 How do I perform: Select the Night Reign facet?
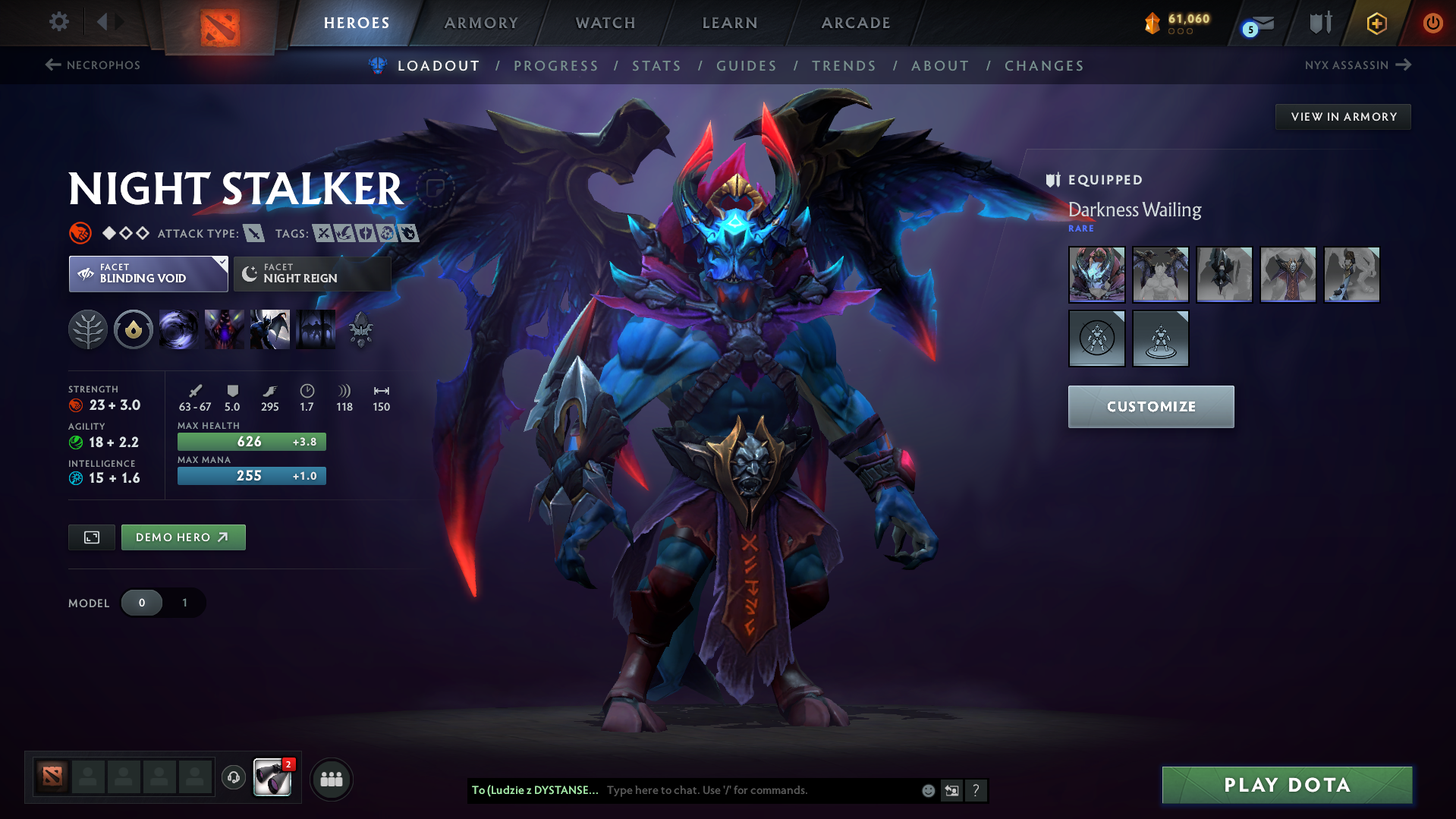coord(311,274)
